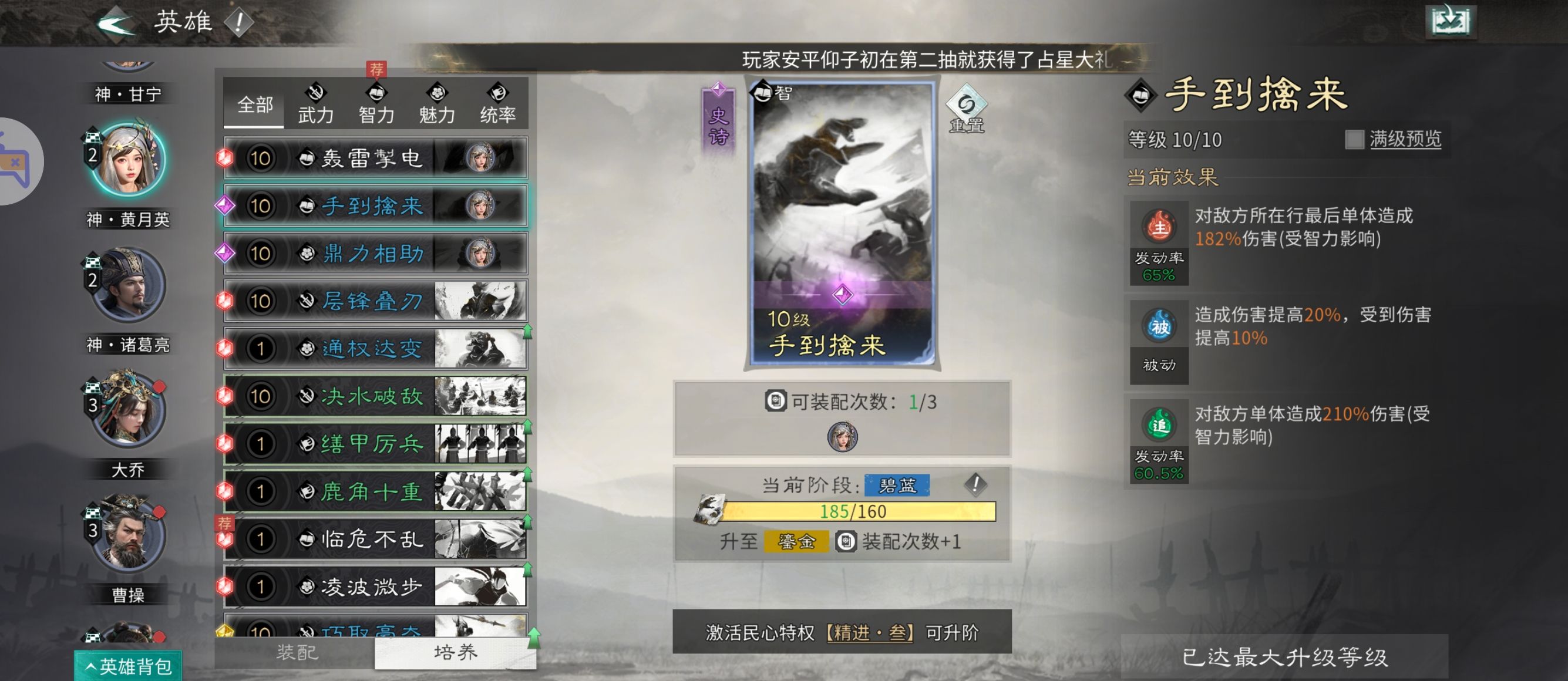
Task: Click the 智 badge on the skill card
Action: click(x=765, y=92)
